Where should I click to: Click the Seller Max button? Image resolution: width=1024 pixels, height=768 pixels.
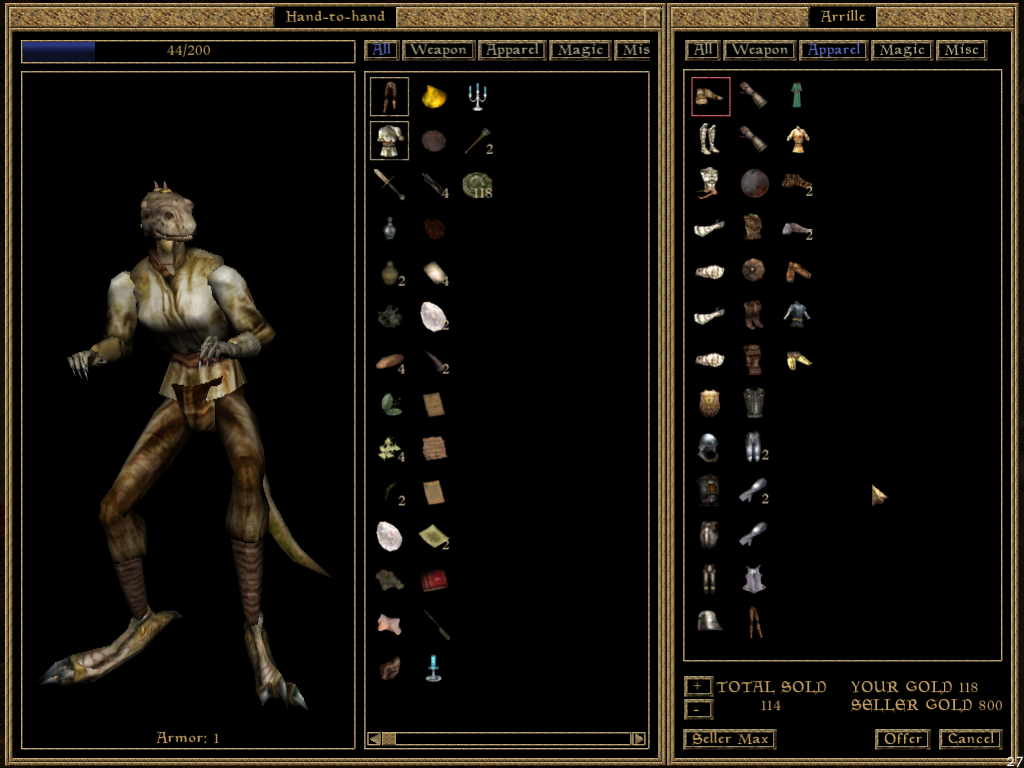click(730, 739)
